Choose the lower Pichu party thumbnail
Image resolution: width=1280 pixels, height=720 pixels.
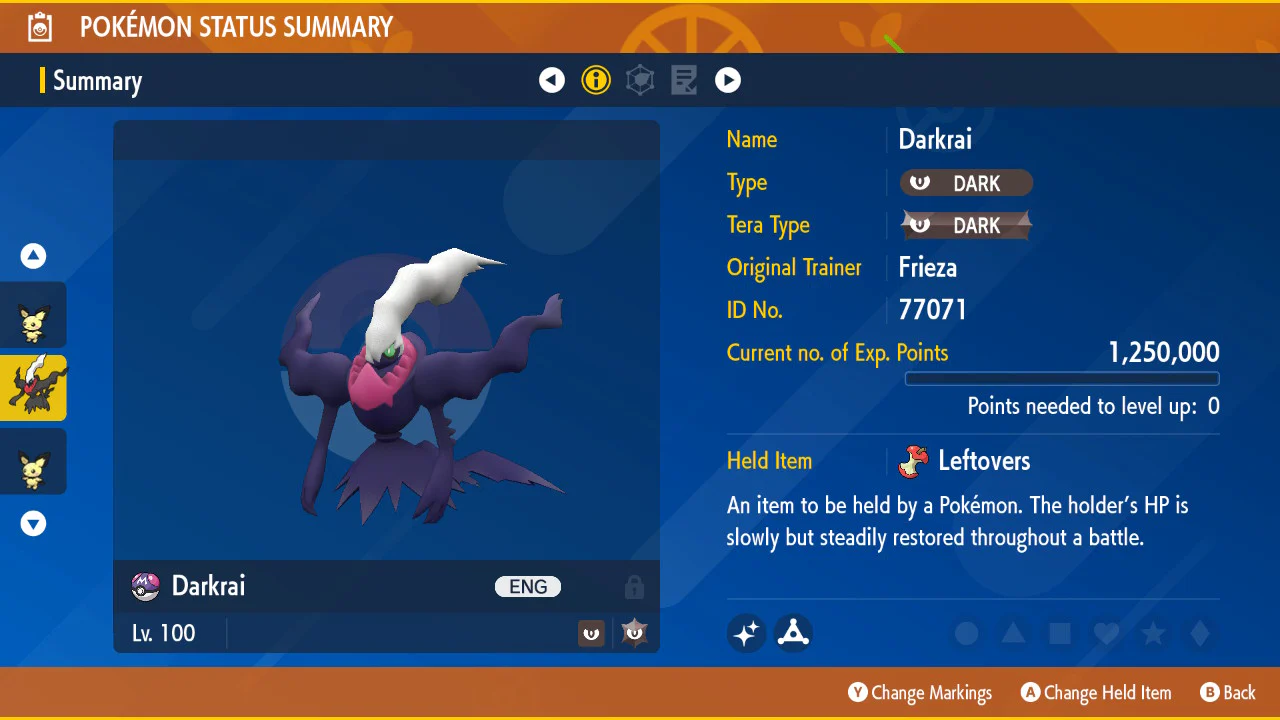pyautogui.click(x=33, y=461)
